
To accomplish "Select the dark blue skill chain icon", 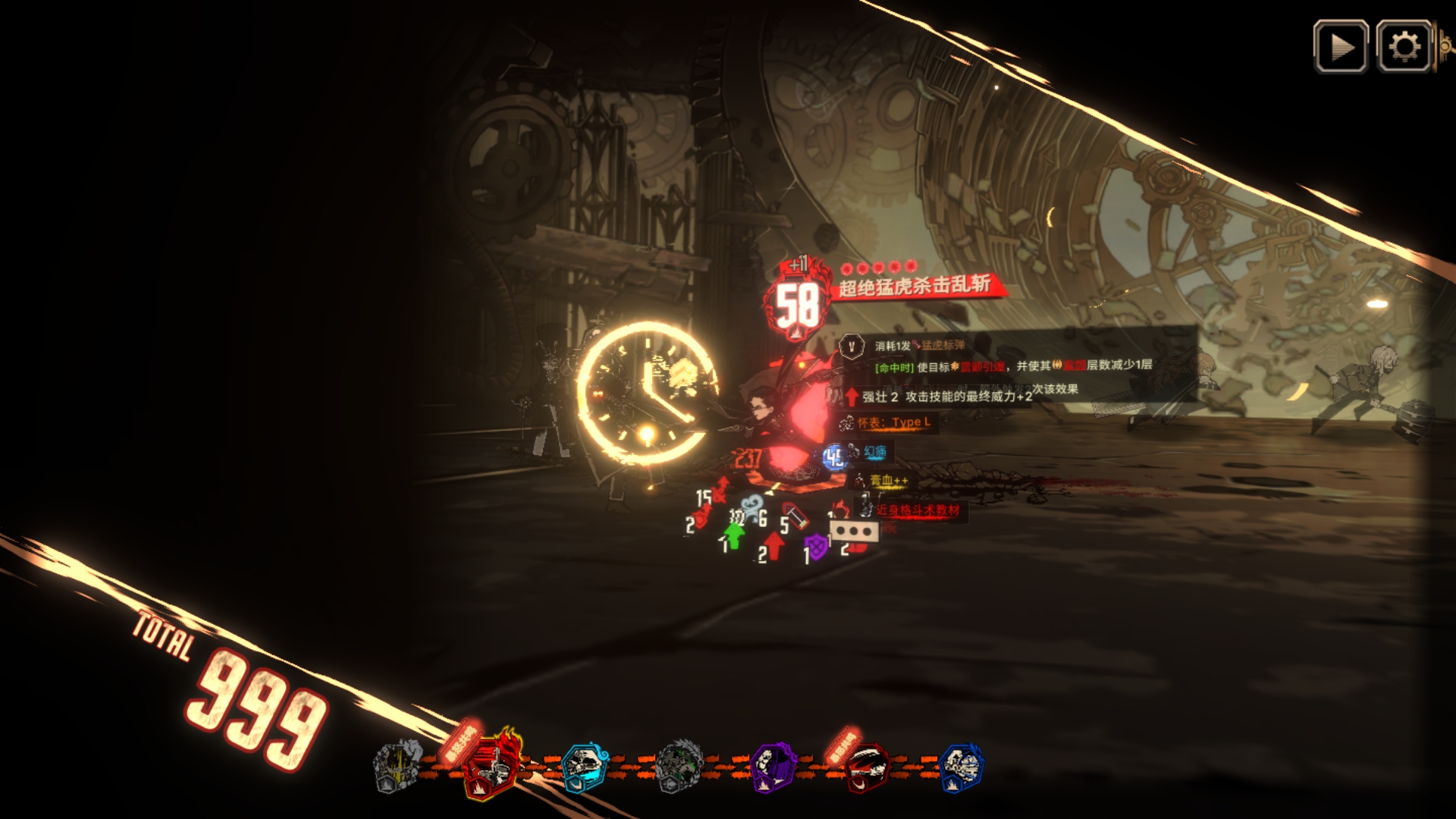I will point(960,767).
